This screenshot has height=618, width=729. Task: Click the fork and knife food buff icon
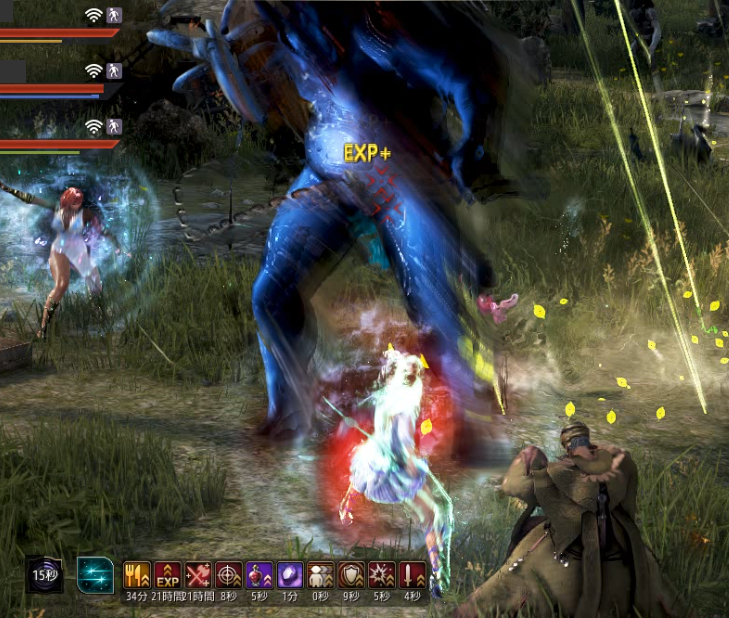pyautogui.click(x=136, y=575)
